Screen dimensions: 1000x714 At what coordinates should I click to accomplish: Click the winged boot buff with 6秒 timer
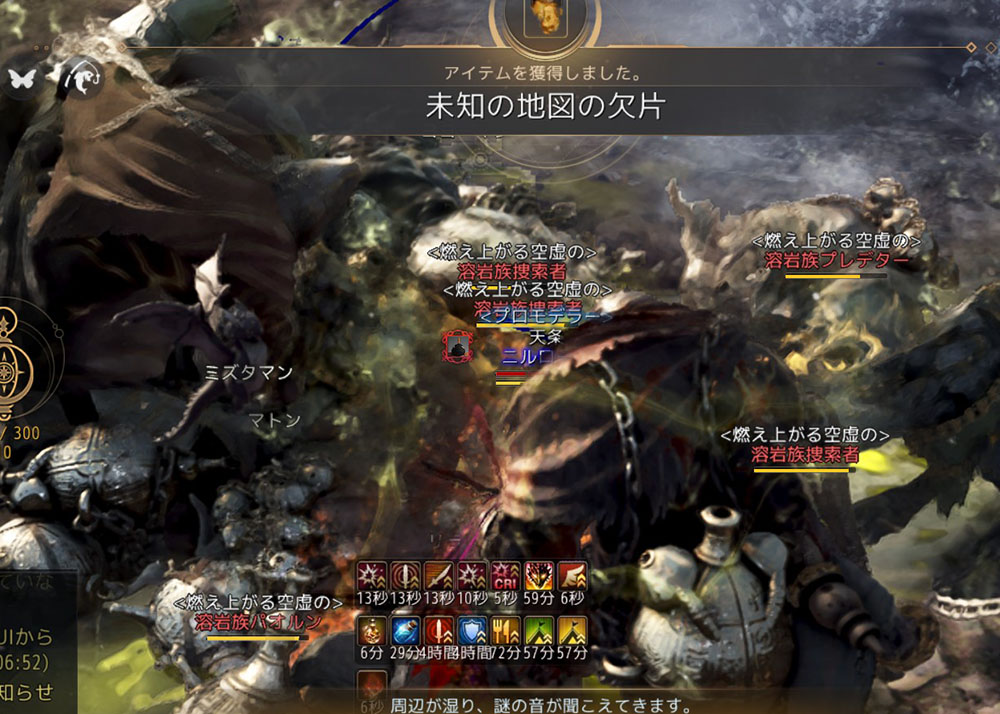point(572,577)
